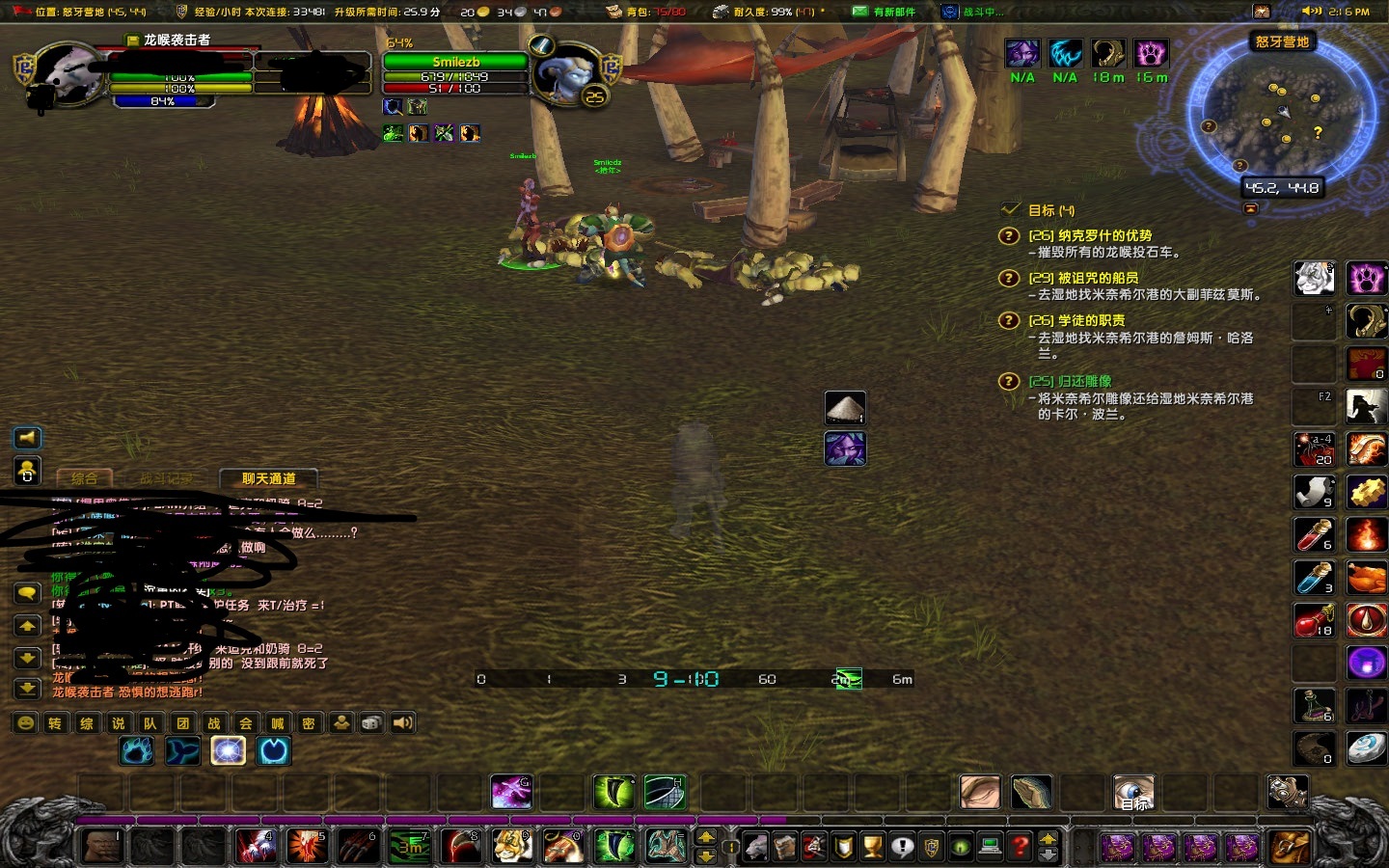
Task: Toggle the chat speaker mute icon
Action: [x=27, y=438]
